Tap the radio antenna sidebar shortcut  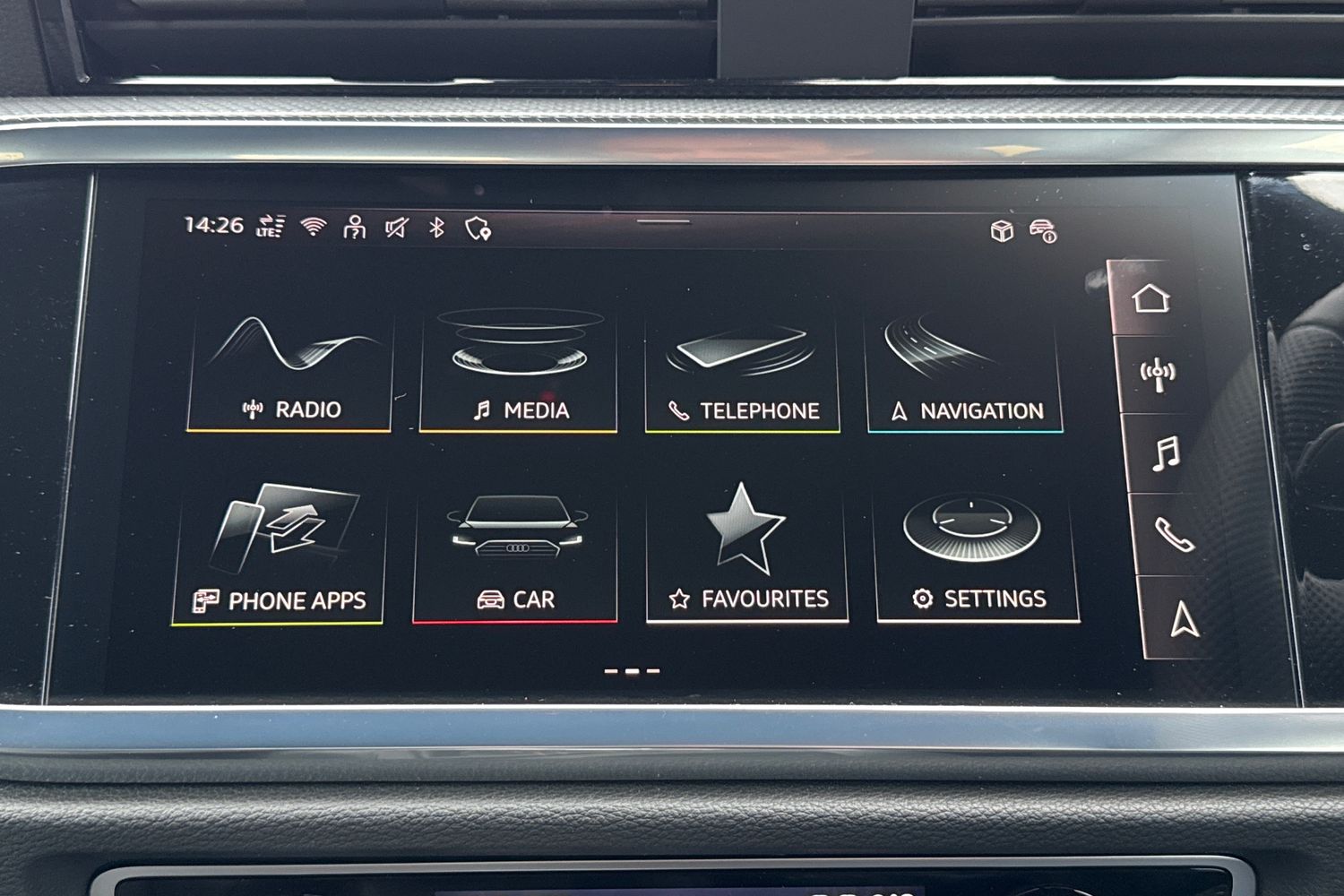tap(1157, 375)
